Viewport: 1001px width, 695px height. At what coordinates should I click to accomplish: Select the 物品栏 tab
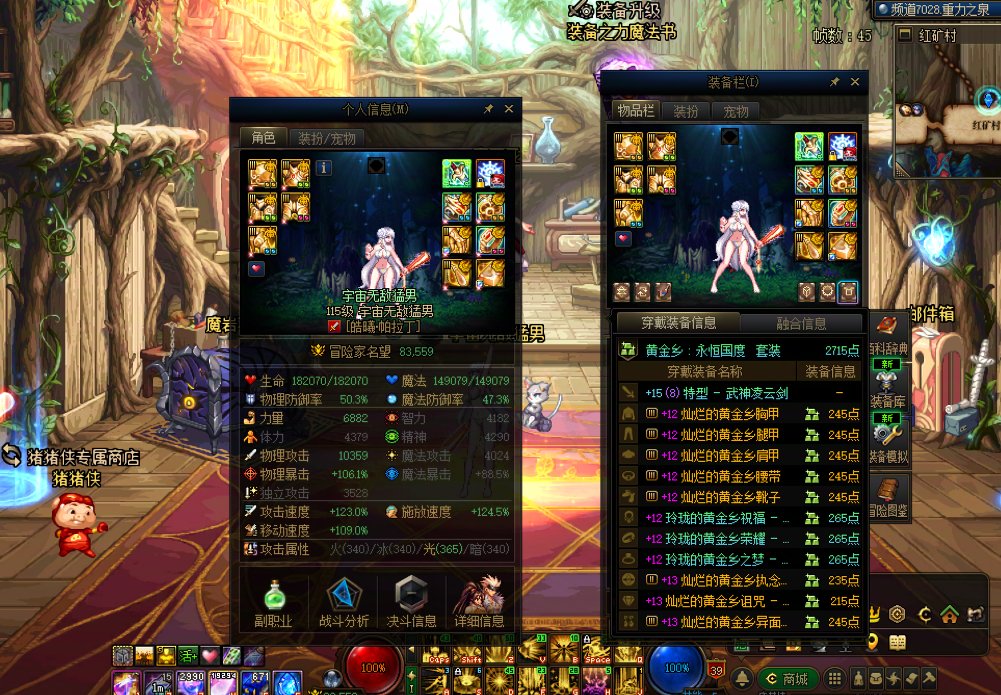[635, 111]
